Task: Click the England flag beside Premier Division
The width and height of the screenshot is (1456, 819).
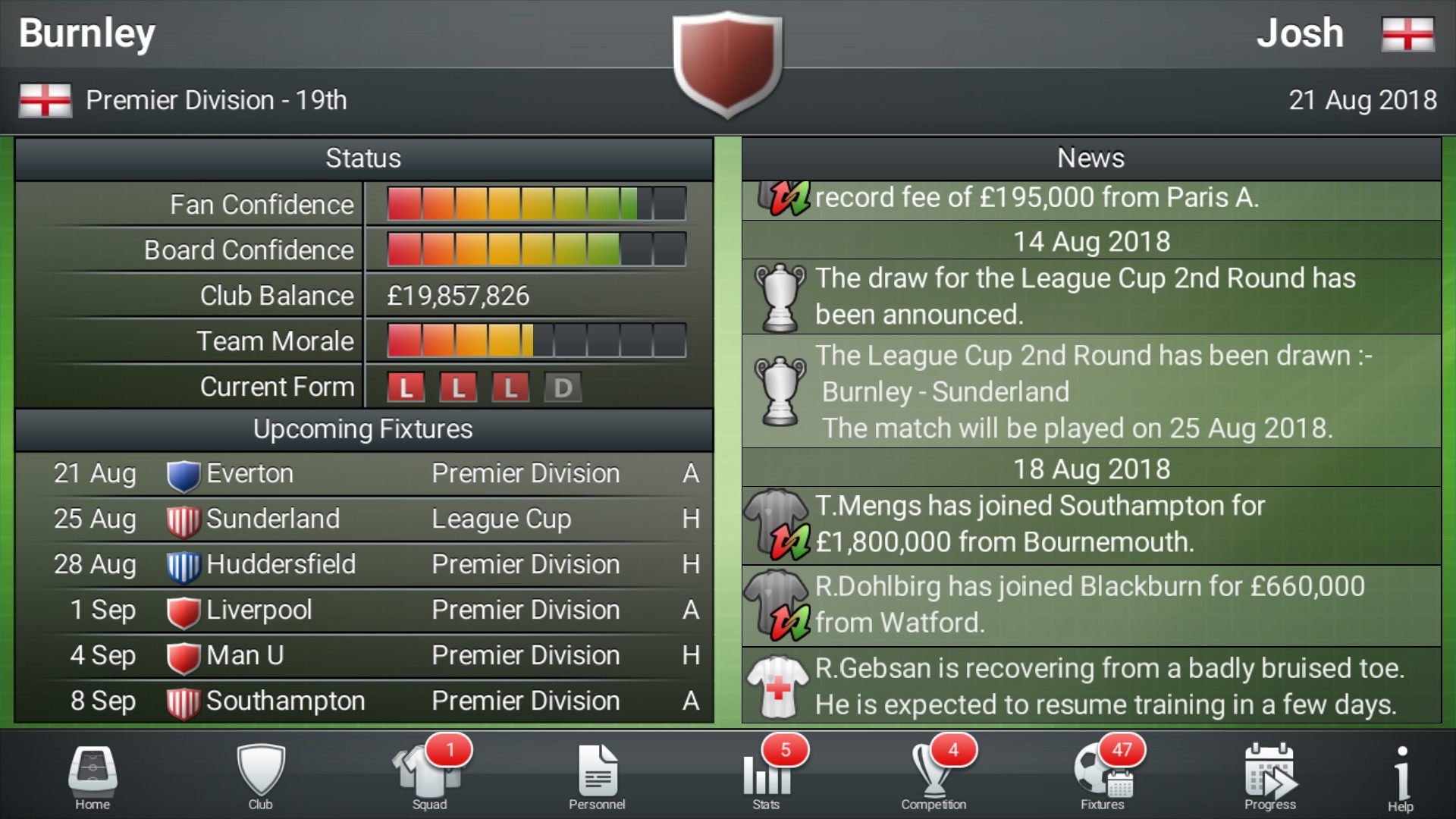Action: 44,99
